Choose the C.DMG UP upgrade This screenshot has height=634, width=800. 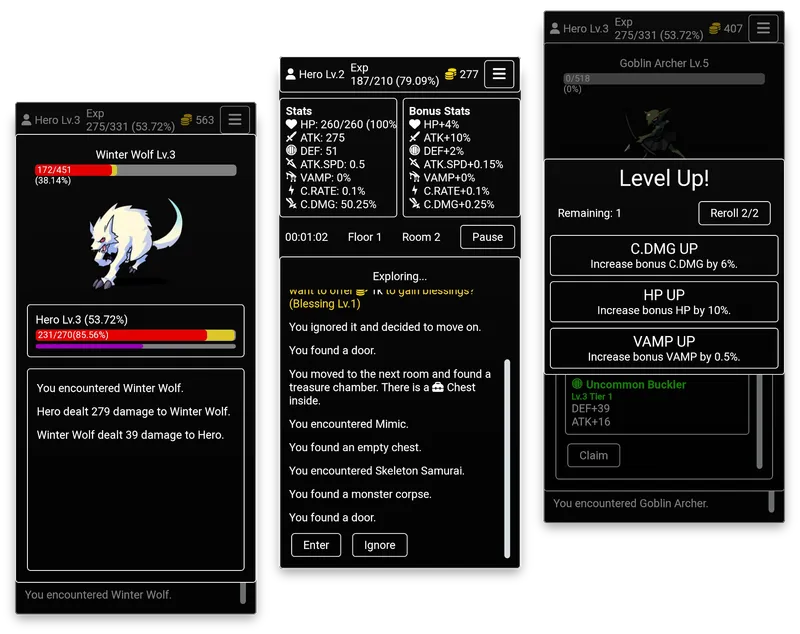click(x=663, y=255)
